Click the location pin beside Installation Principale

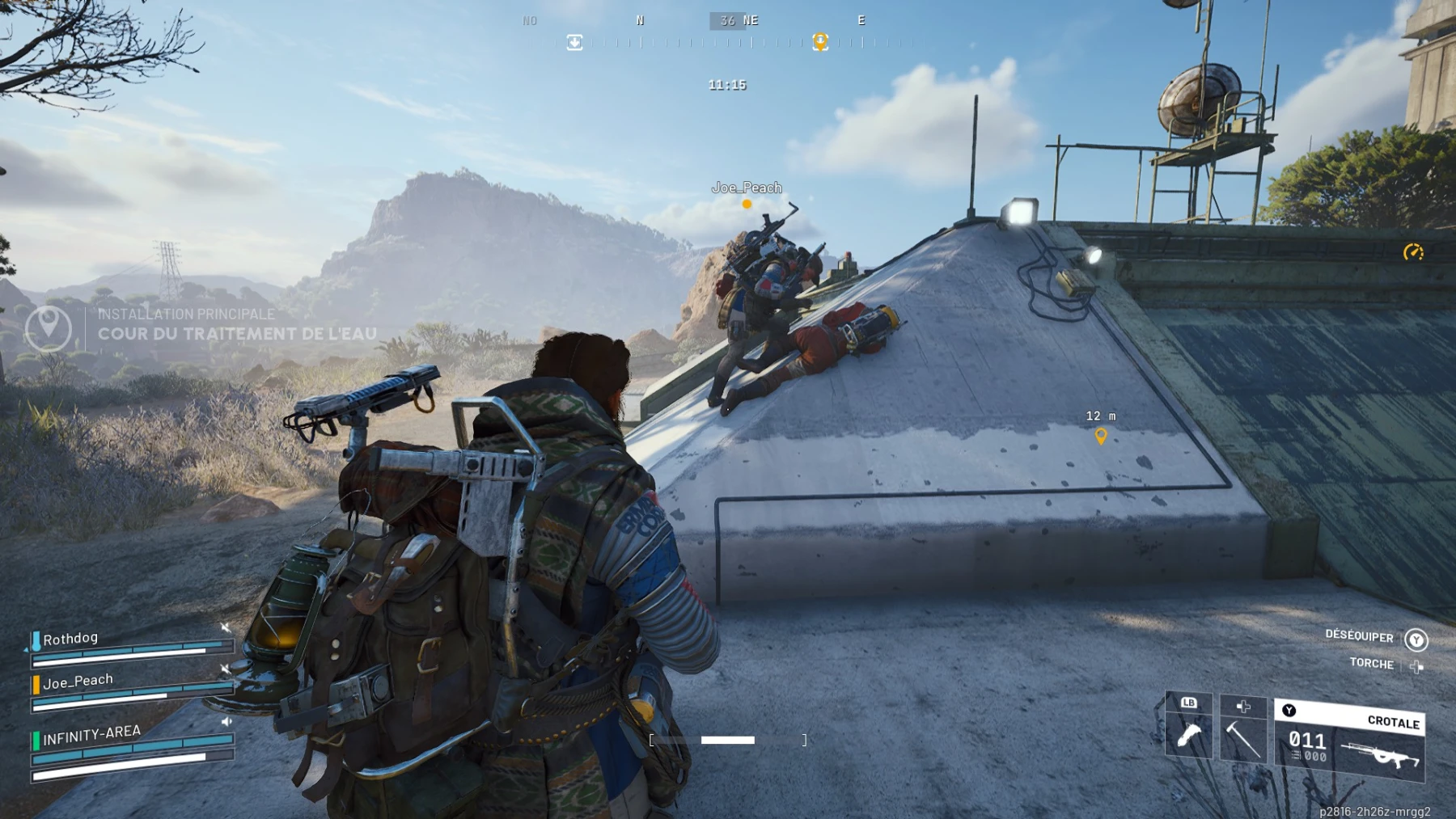[49, 326]
